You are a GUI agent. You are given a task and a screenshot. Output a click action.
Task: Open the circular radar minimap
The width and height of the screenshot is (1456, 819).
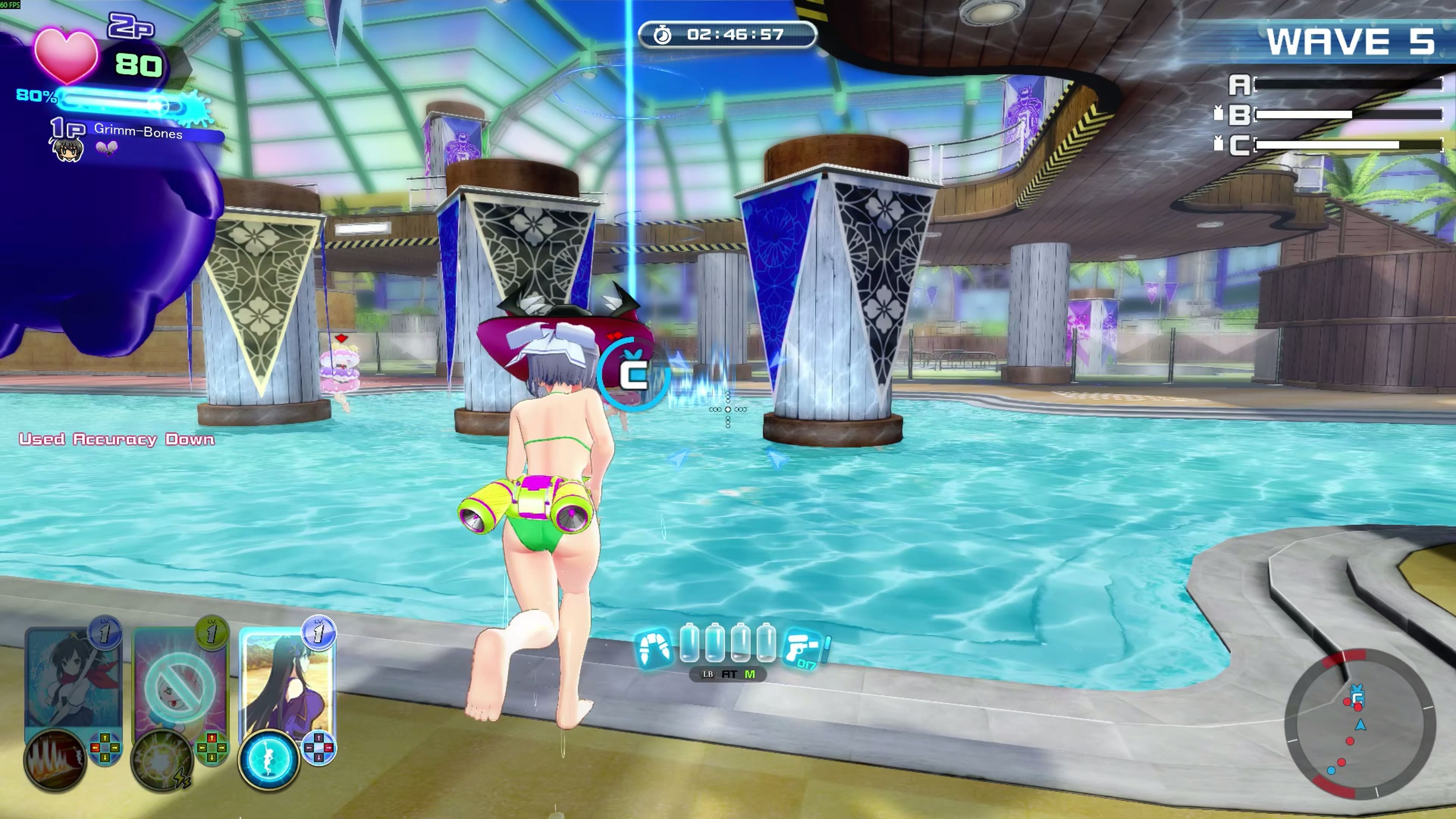point(1360,724)
